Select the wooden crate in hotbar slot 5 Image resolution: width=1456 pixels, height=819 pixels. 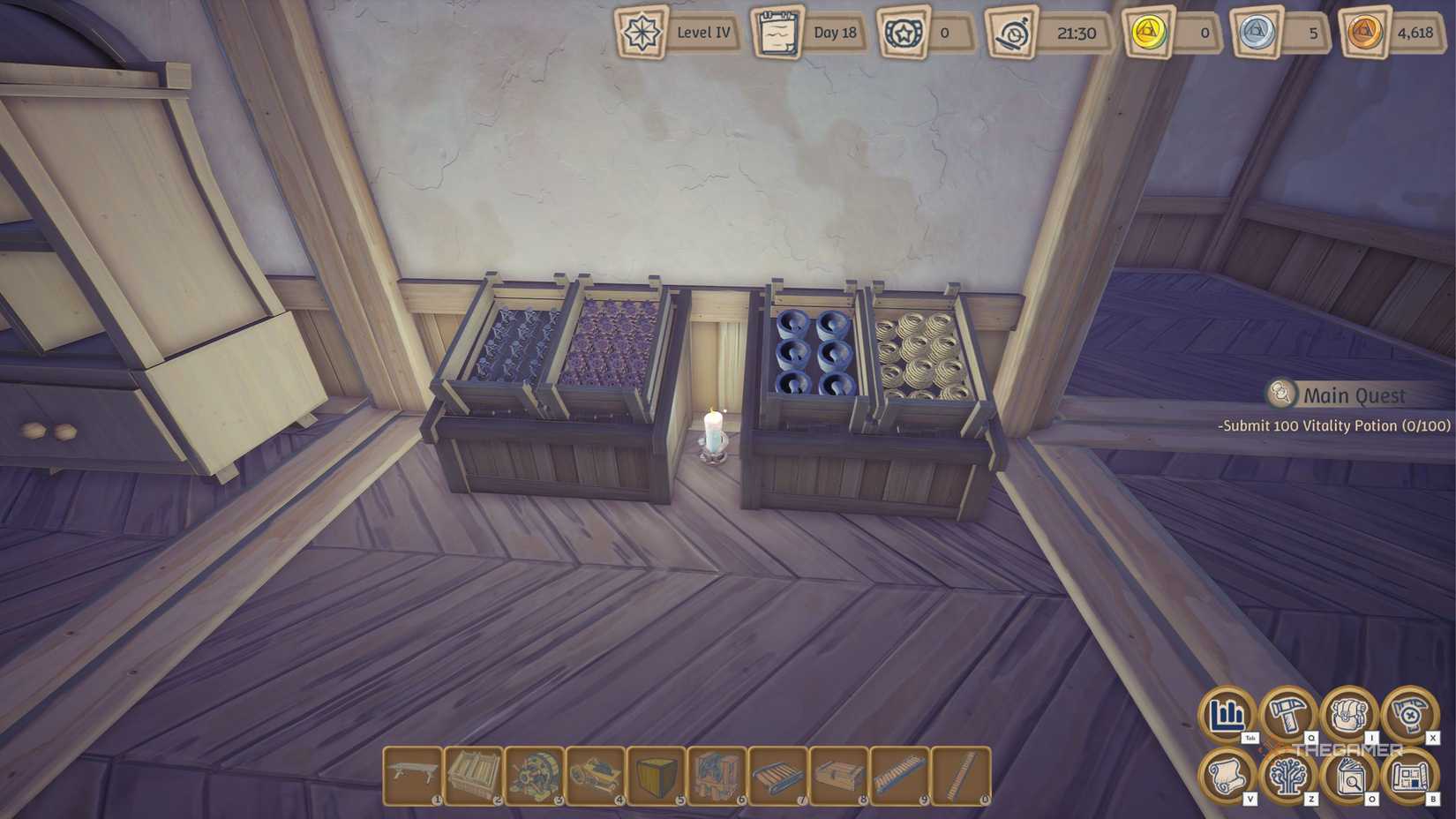pyautogui.click(x=659, y=777)
